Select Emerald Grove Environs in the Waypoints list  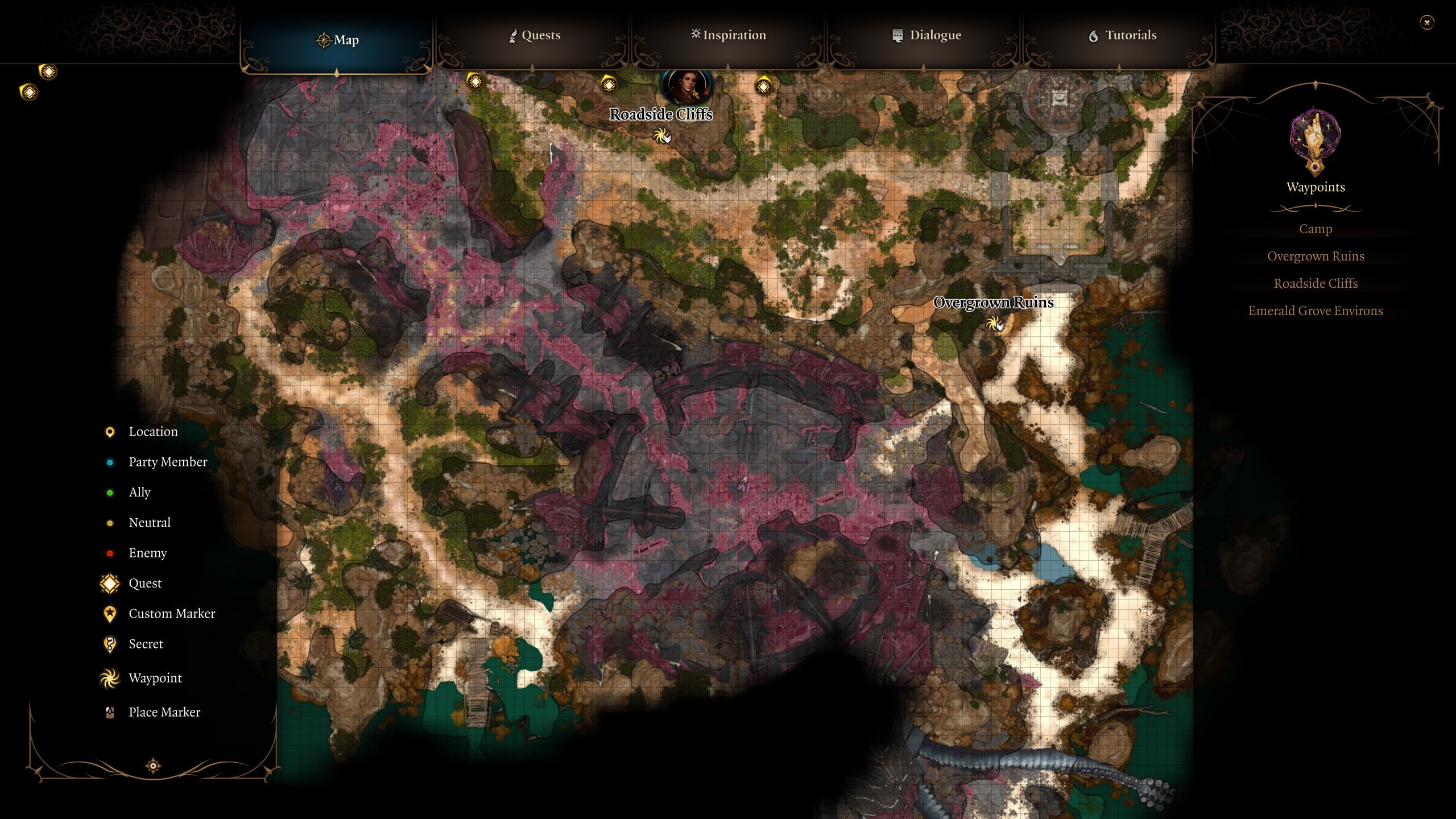(x=1316, y=311)
